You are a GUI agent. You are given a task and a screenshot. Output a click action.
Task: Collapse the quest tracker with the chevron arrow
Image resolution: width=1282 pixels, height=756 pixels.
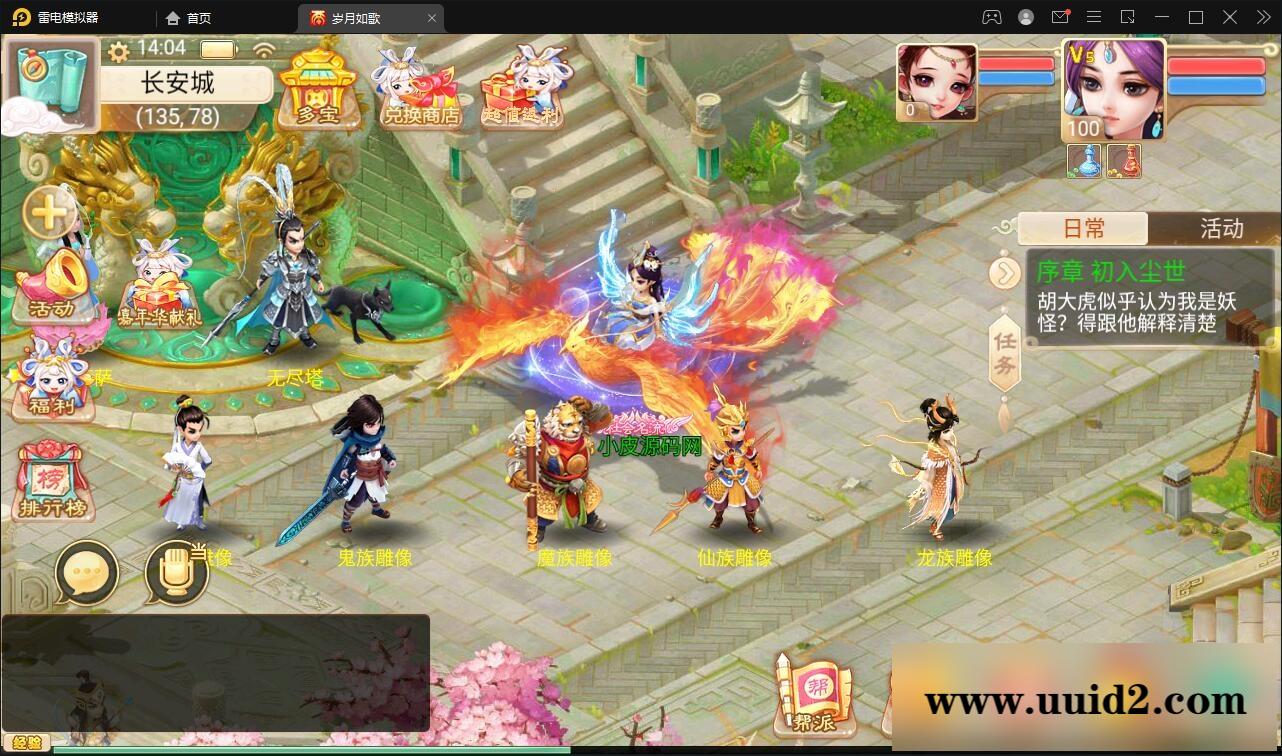coord(1007,272)
